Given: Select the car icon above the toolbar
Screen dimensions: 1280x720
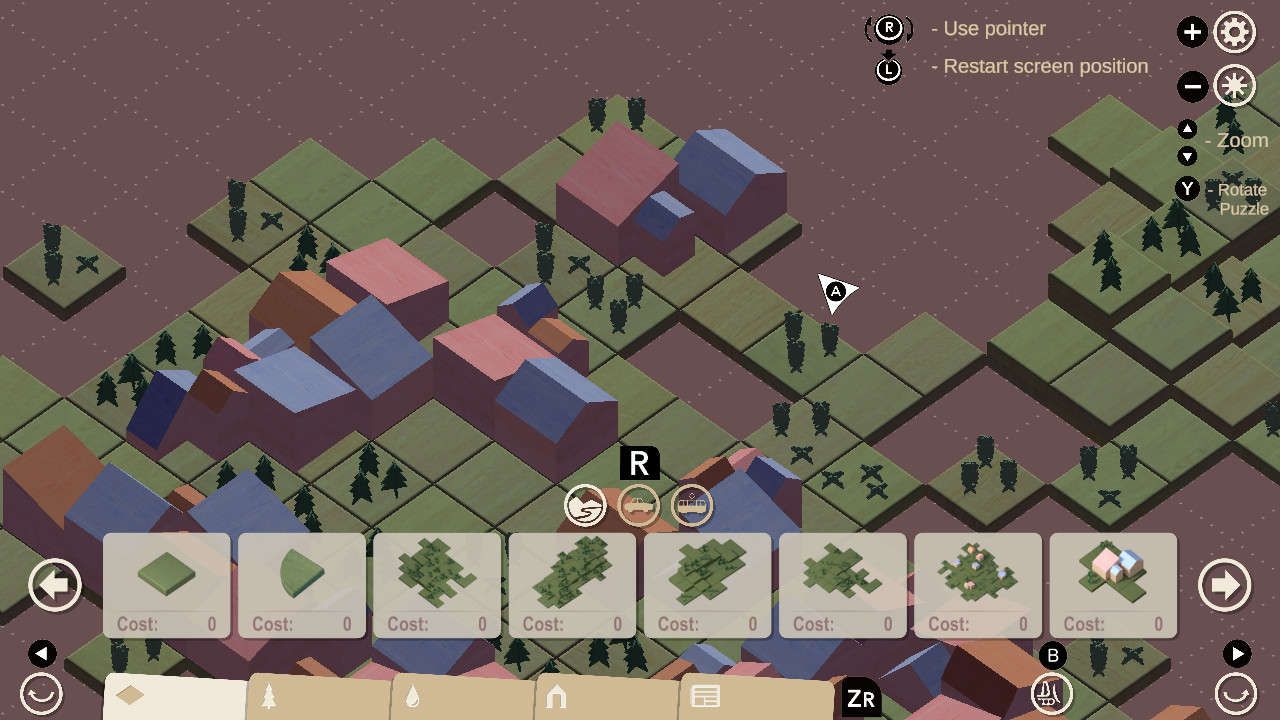Looking at the screenshot, I should 640,505.
